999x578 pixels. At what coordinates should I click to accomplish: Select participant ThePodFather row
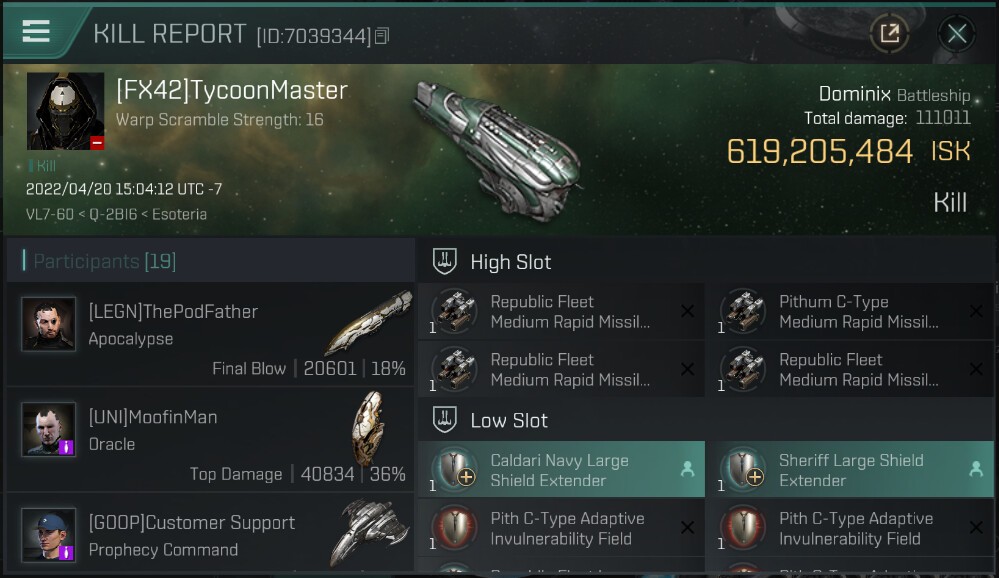(x=210, y=339)
